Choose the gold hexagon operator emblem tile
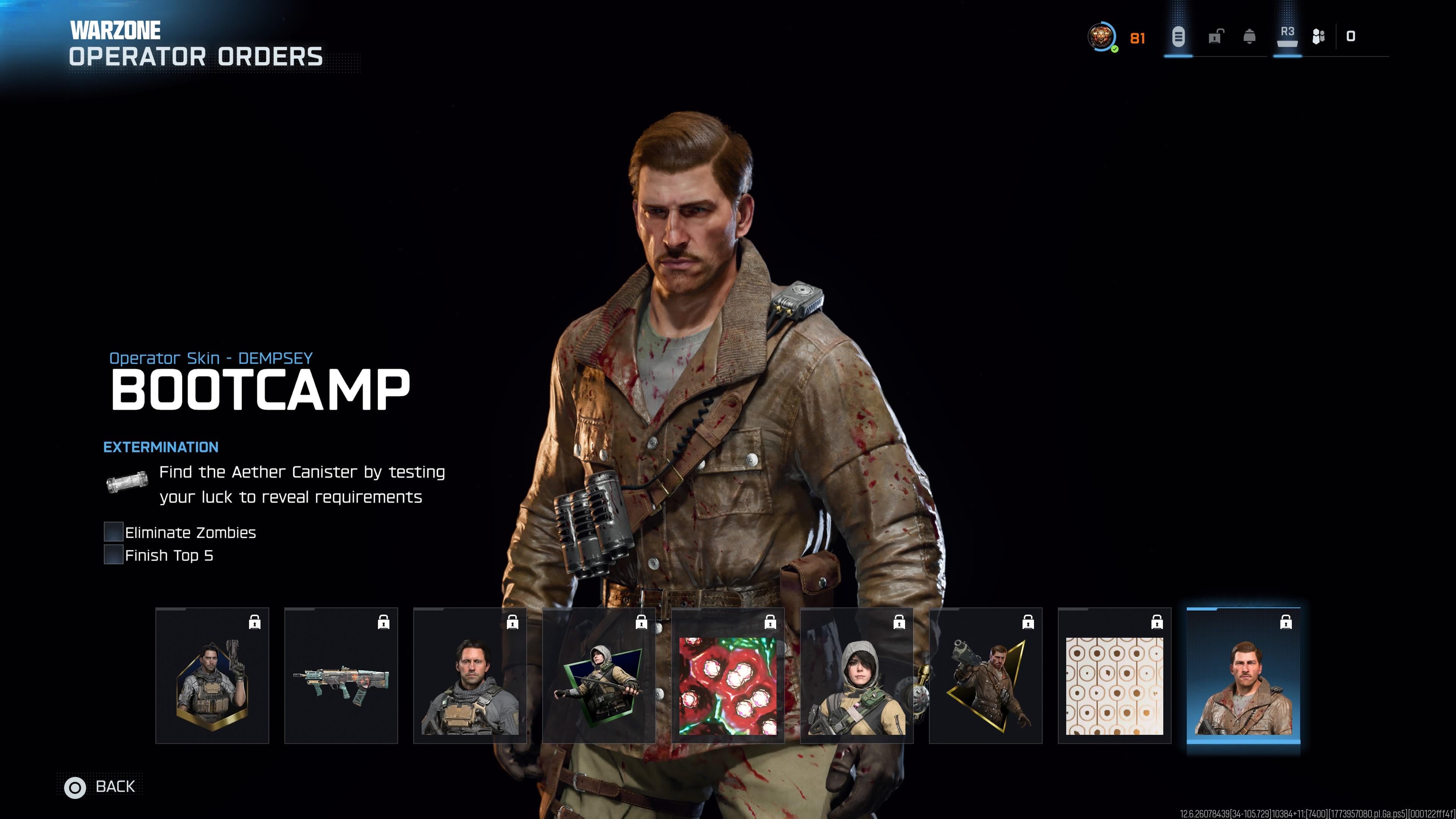This screenshot has width=1456, height=819. click(212, 675)
